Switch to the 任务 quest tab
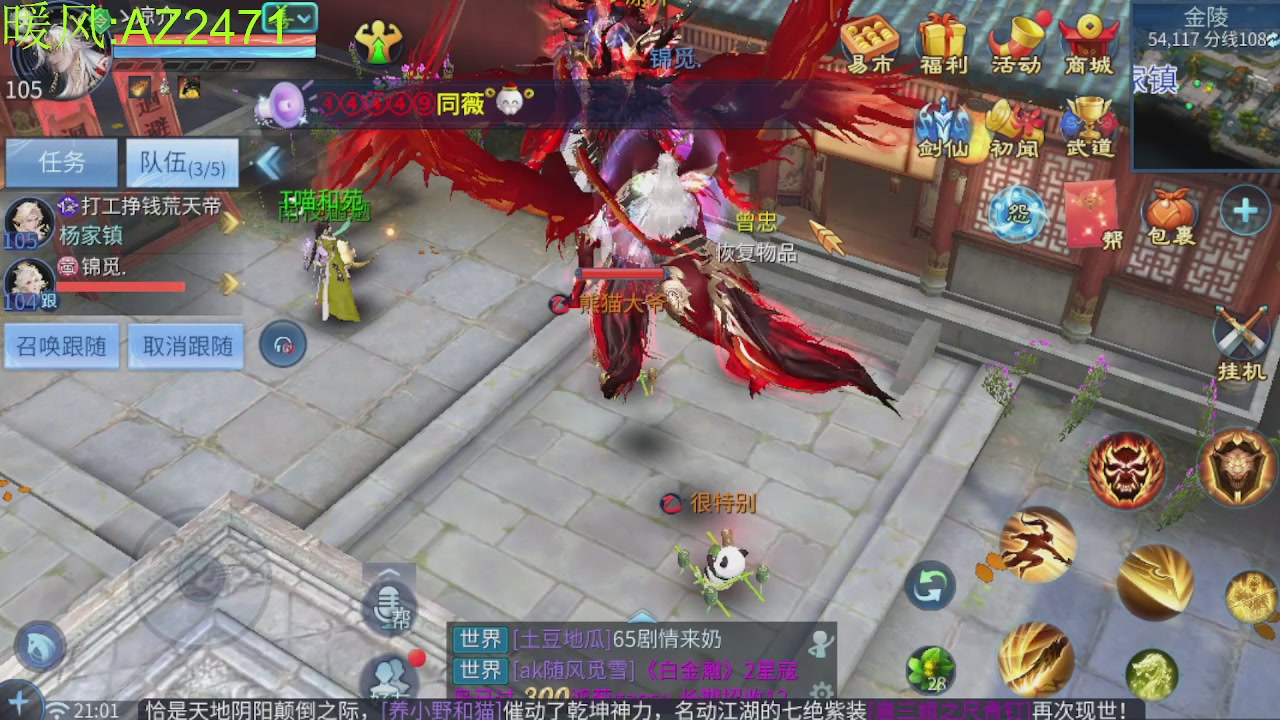This screenshot has height=720, width=1280. 60,162
